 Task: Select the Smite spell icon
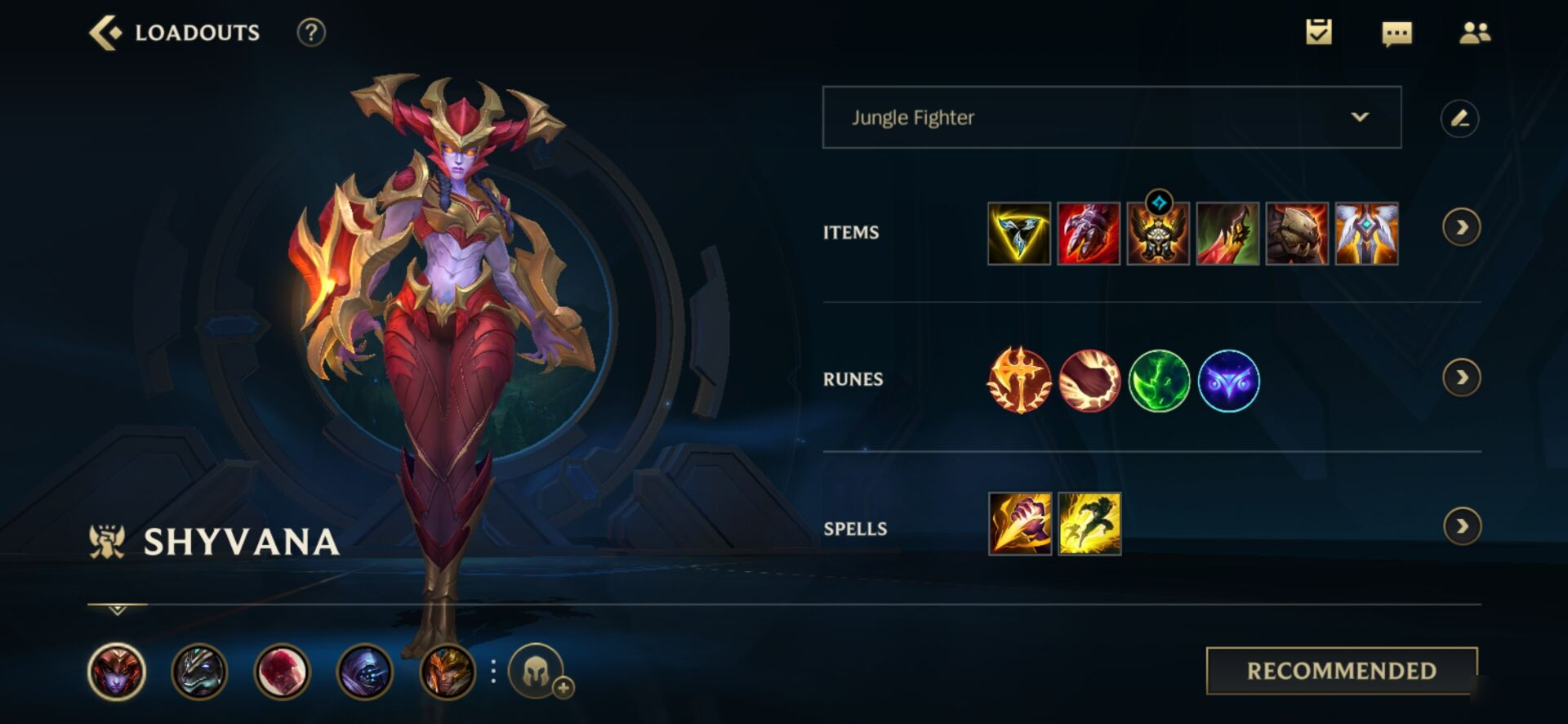pyautogui.click(x=1020, y=524)
